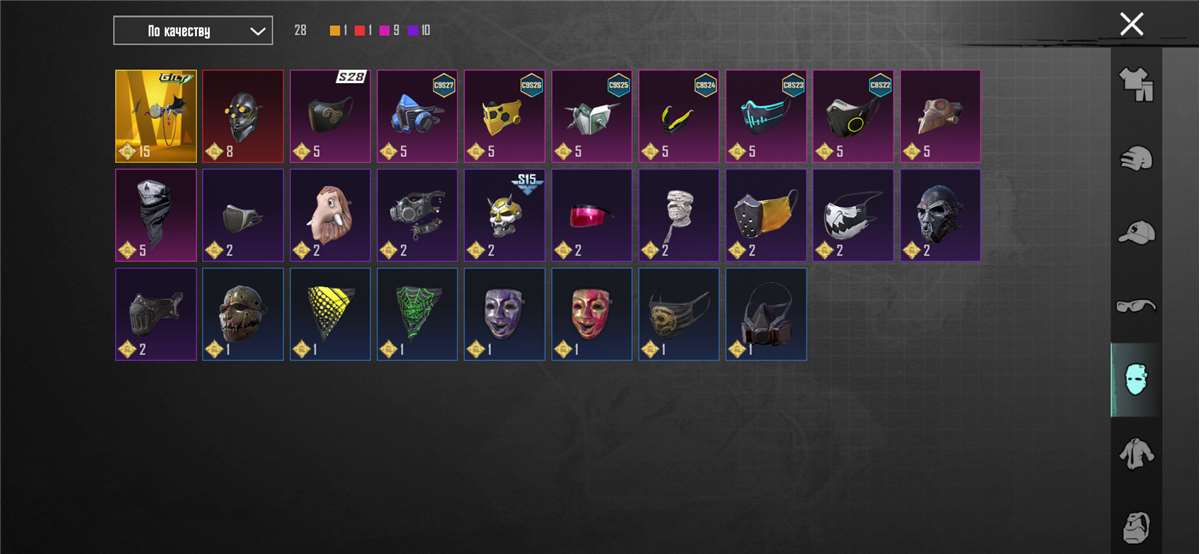Switch to the backpack category tab
Viewport: 1200px width, 554px height.
(x=1136, y=526)
